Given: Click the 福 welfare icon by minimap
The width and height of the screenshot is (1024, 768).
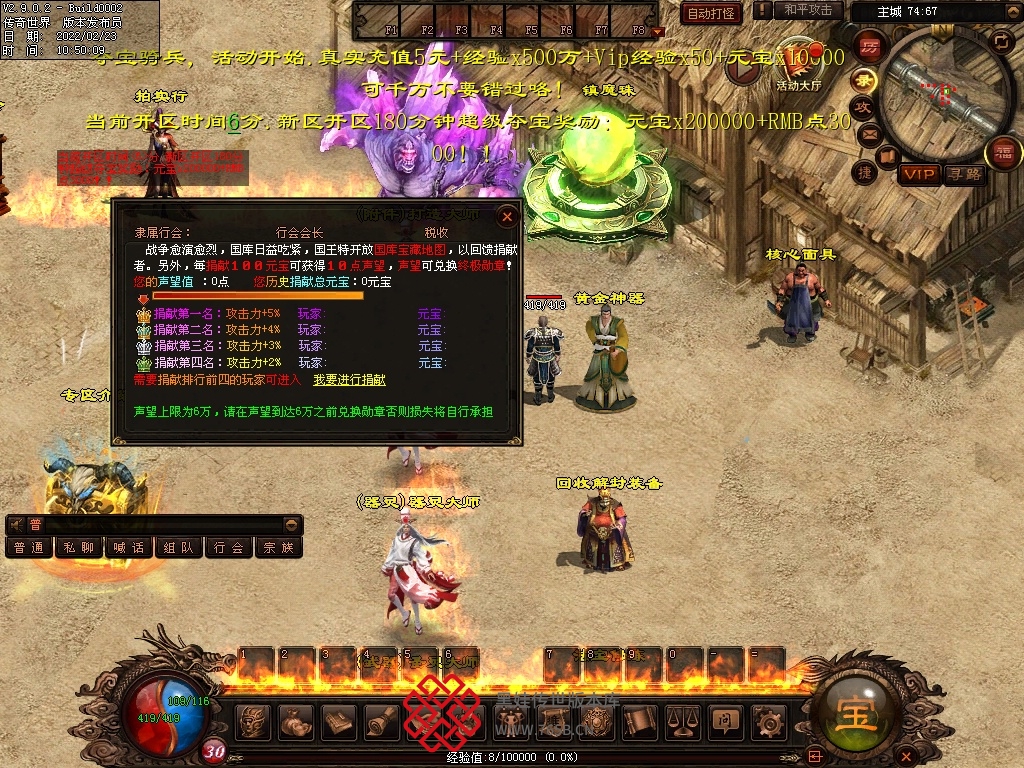Looking at the screenshot, I should tap(1001, 152).
